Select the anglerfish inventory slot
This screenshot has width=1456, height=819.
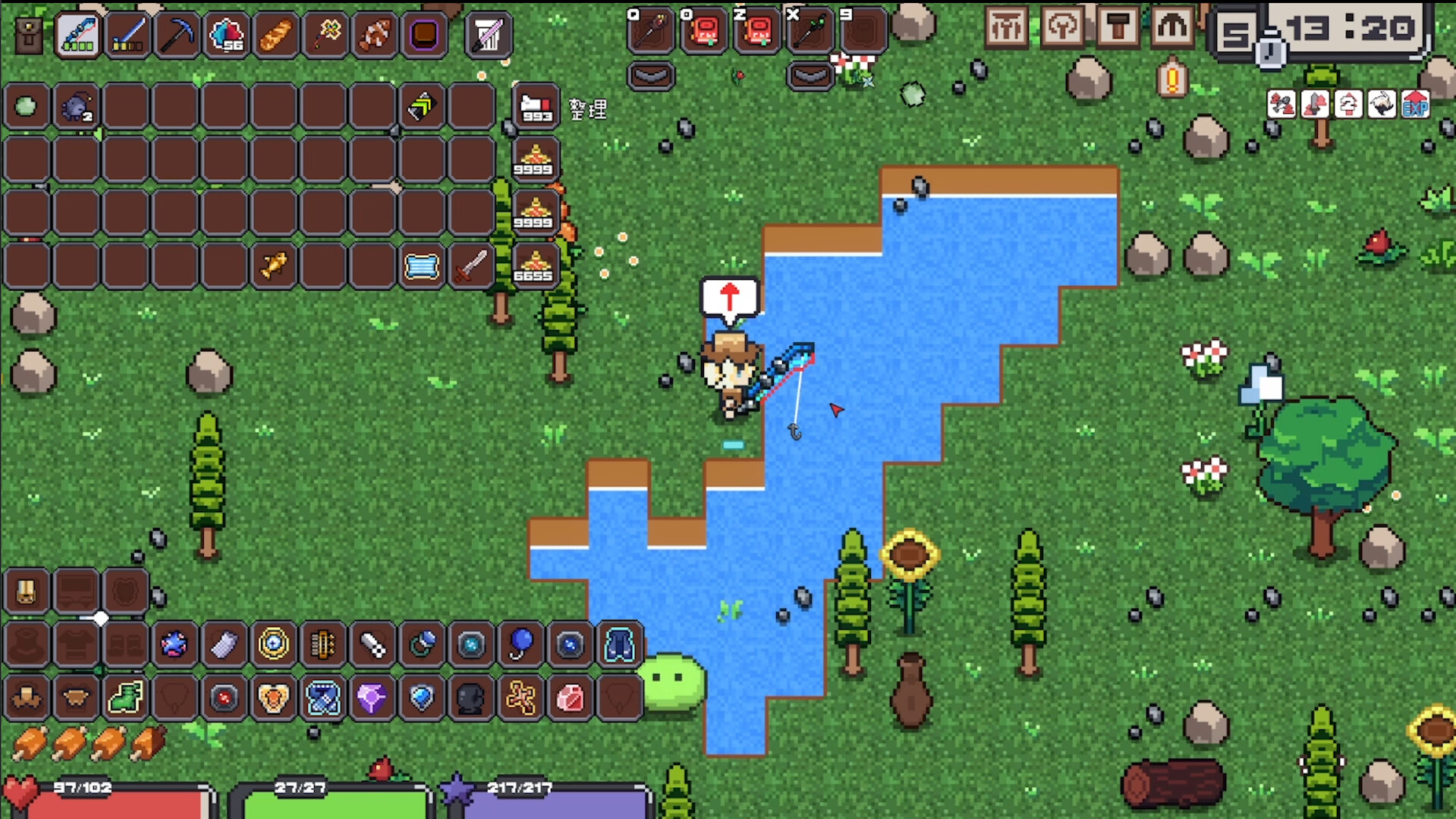pyautogui.click(x=76, y=107)
